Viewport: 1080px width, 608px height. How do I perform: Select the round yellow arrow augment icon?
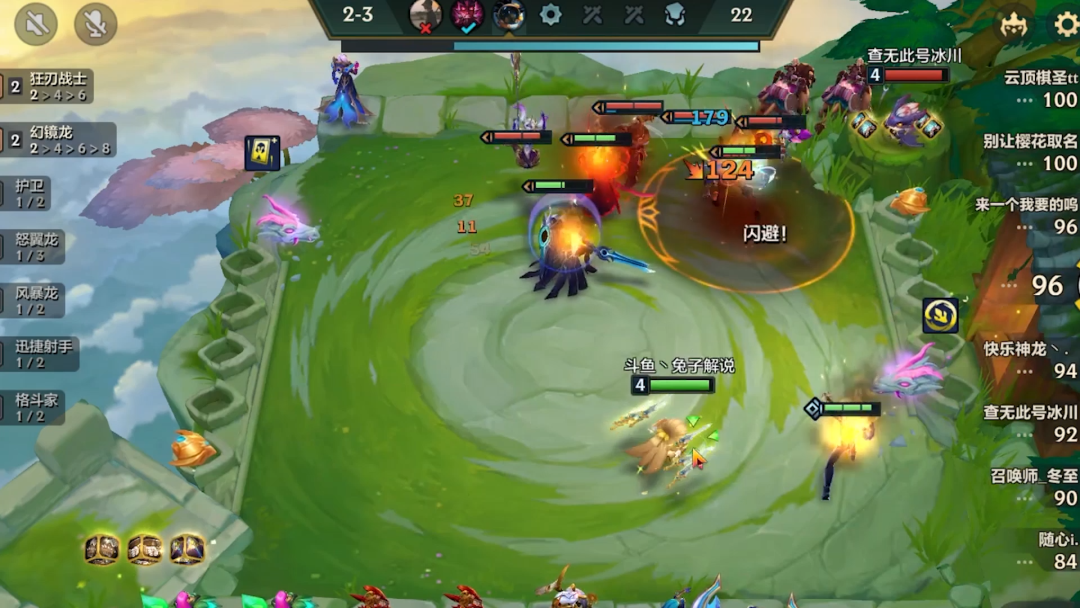940,316
